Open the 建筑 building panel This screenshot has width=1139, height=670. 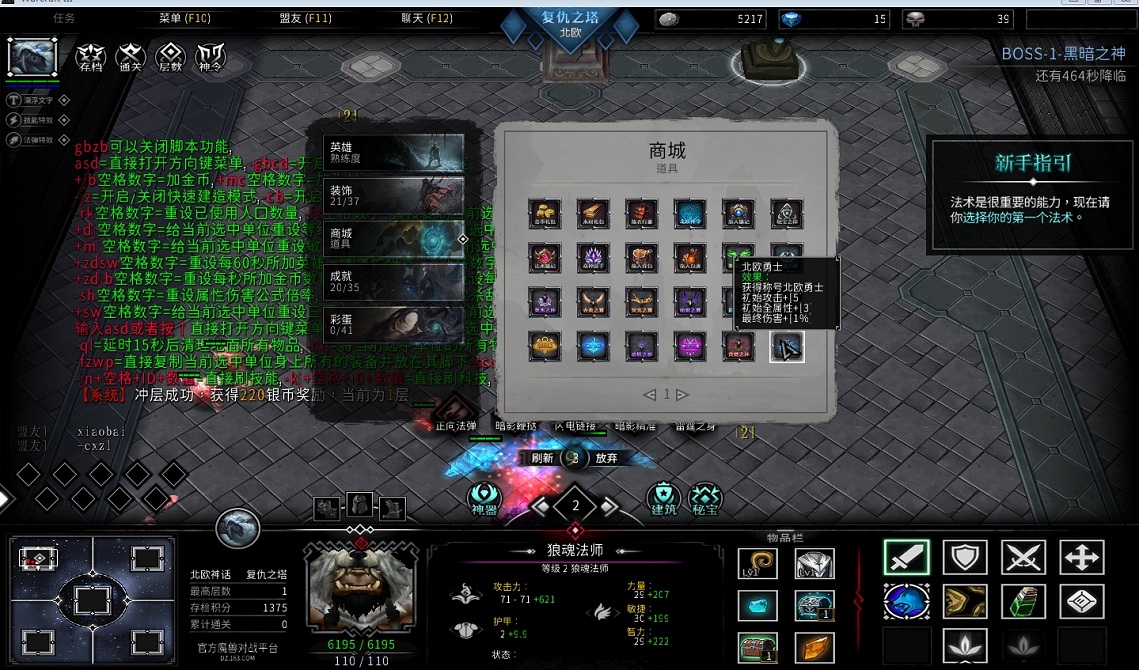pos(663,497)
